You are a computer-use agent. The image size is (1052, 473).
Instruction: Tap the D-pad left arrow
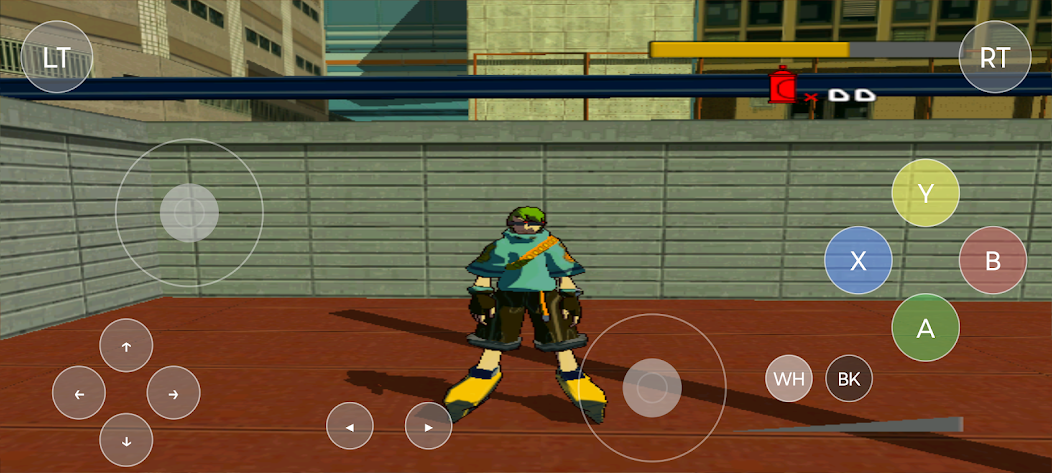[79, 393]
